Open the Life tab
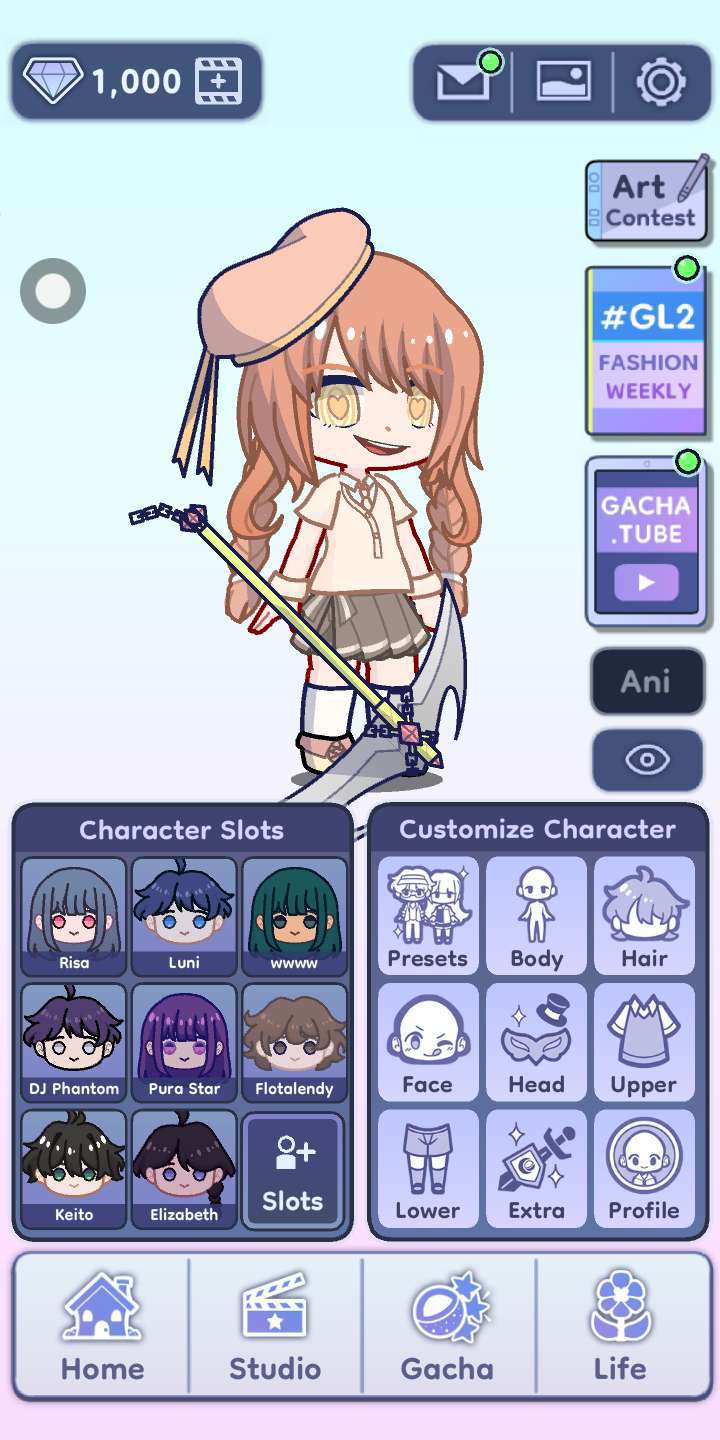 pos(620,1326)
